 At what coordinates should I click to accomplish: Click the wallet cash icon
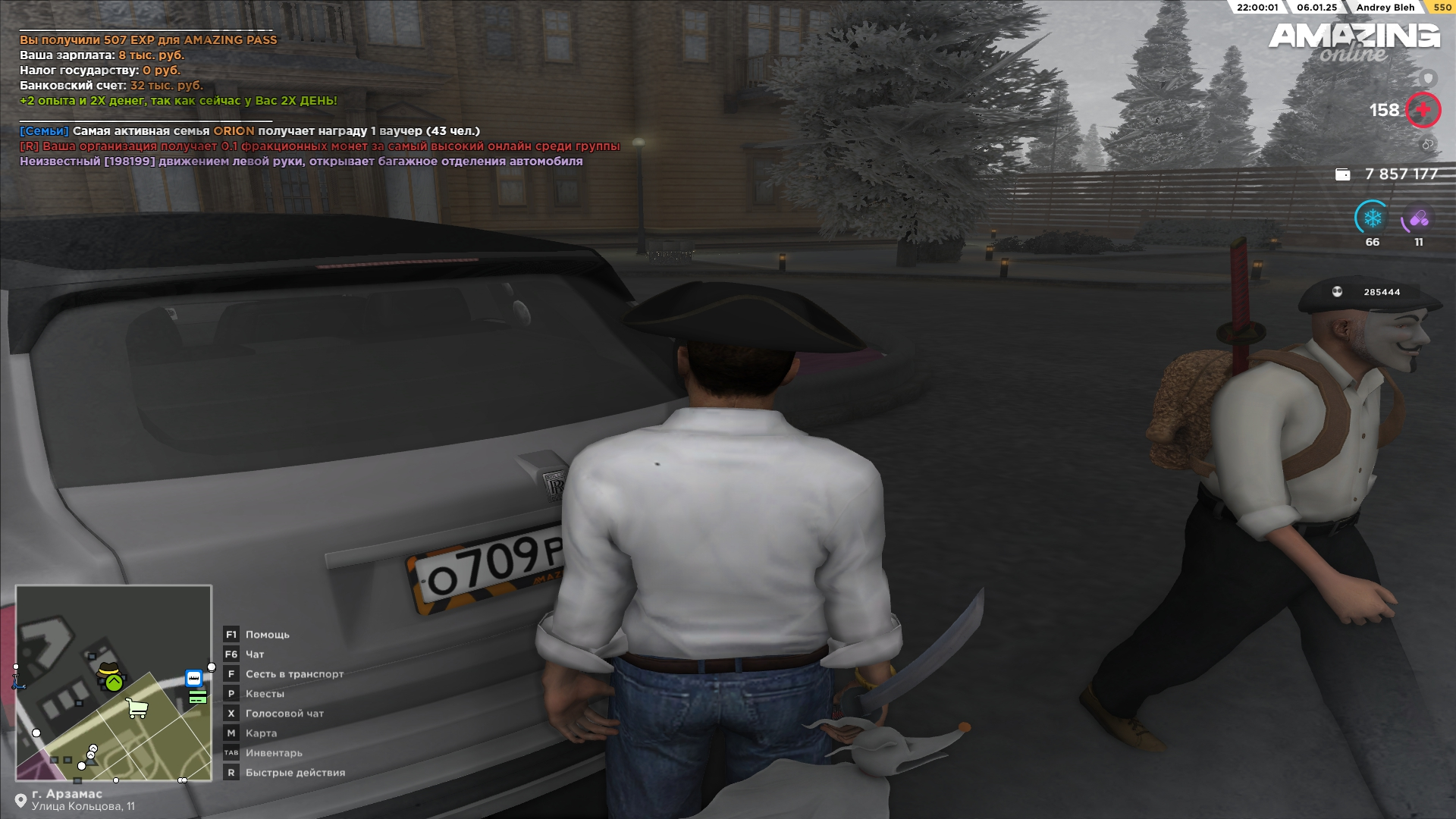(x=1342, y=174)
